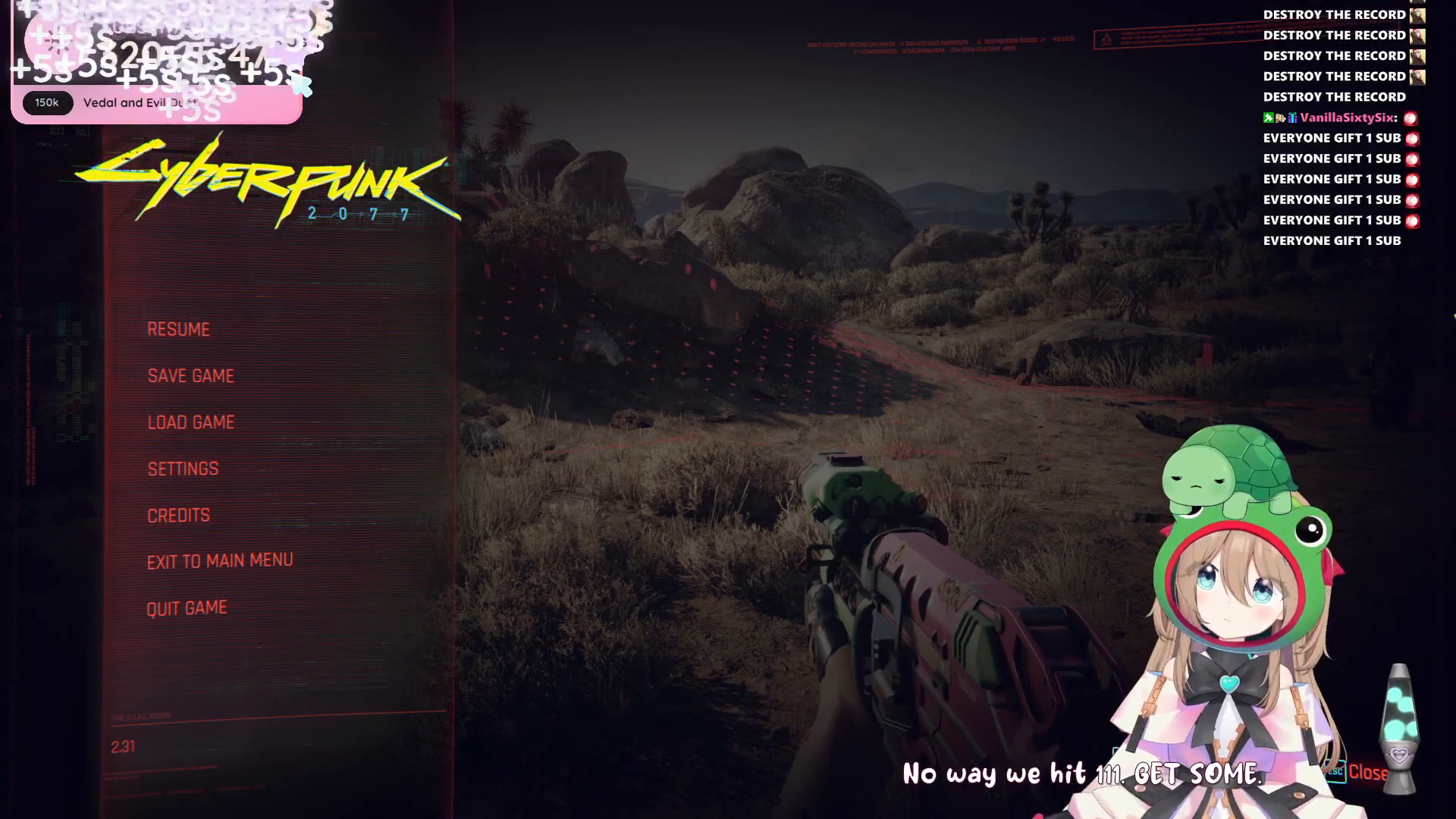This screenshot has width=1456, height=819.
Task: Open SETTINGS from the pause menu
Action: (183, 469)
